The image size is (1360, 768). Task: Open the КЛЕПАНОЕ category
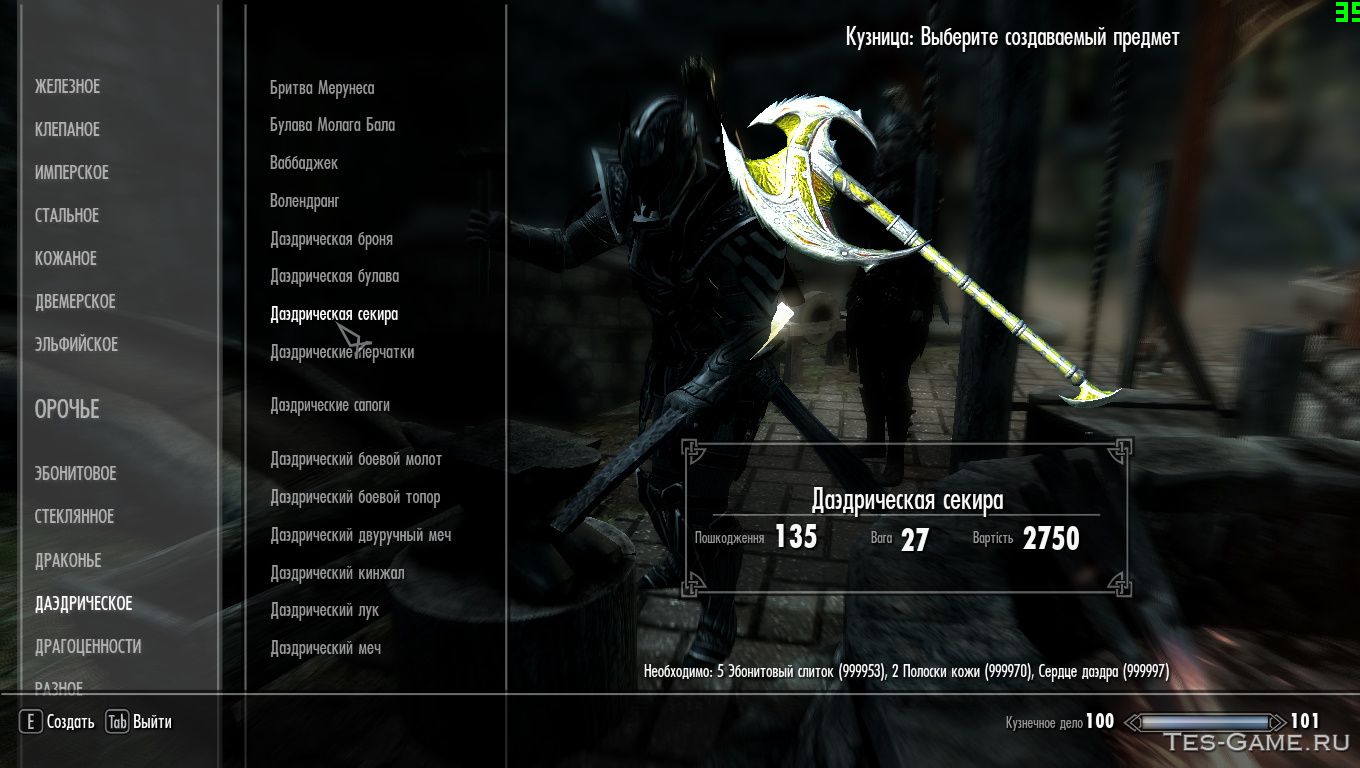(x=67, y=130)
